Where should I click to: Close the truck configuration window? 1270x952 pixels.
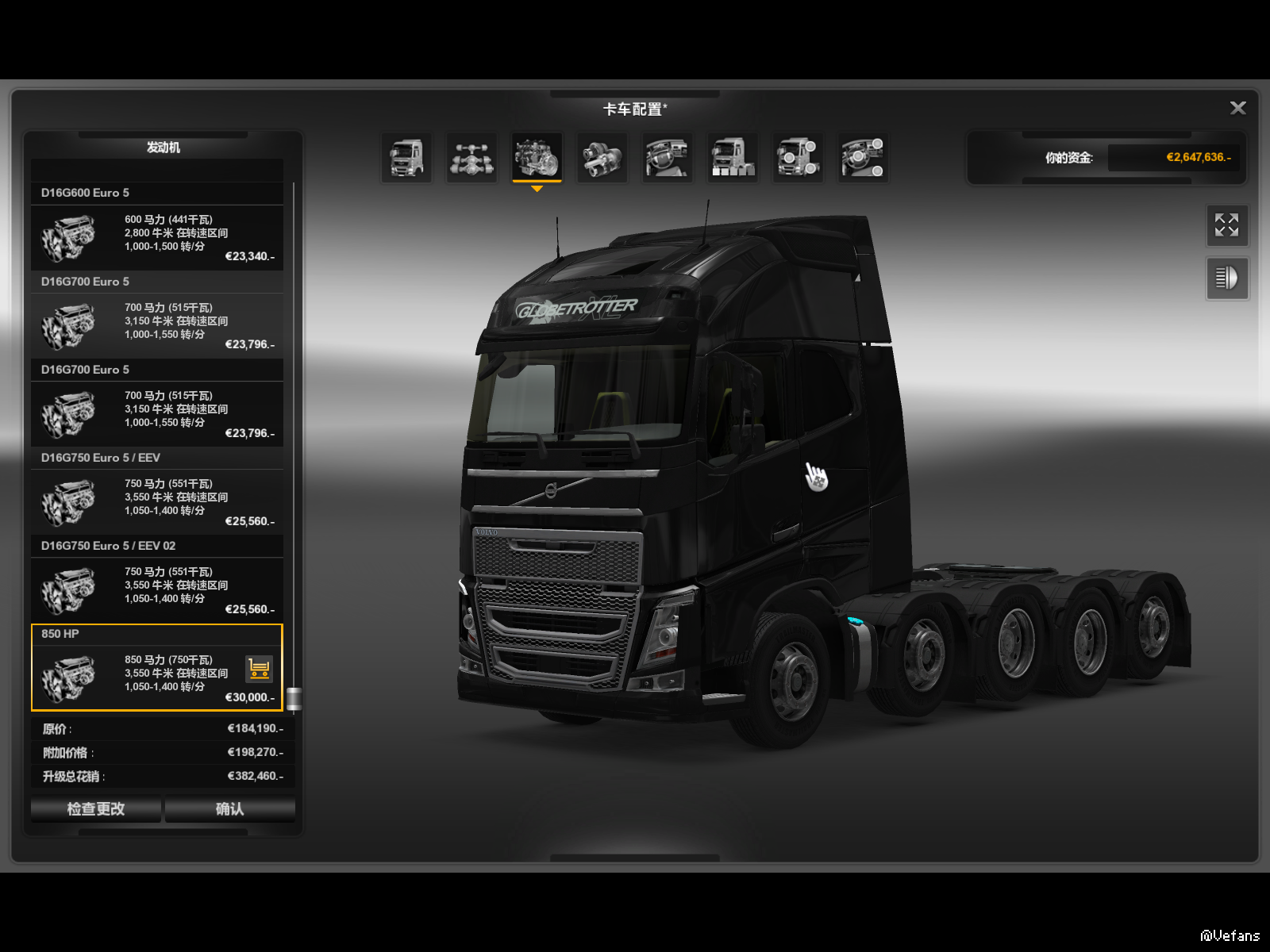point(1237,108)
